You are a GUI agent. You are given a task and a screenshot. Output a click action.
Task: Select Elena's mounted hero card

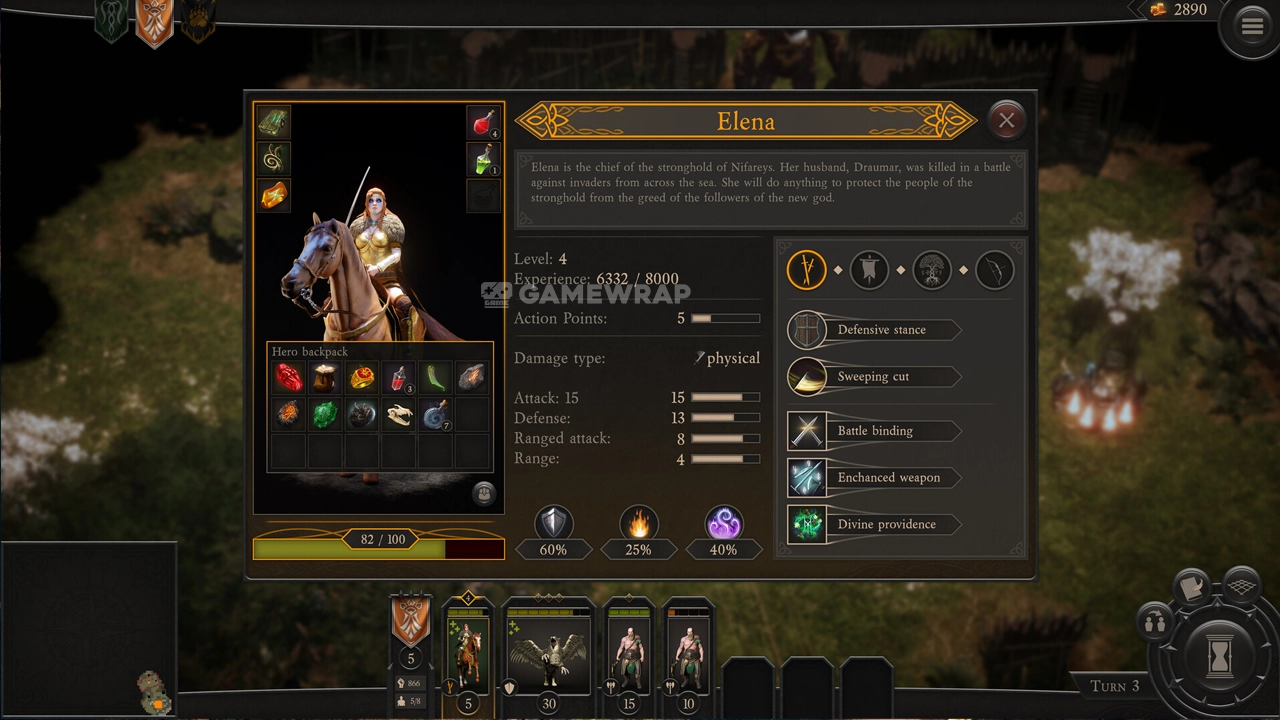click(x=467, y=655)
